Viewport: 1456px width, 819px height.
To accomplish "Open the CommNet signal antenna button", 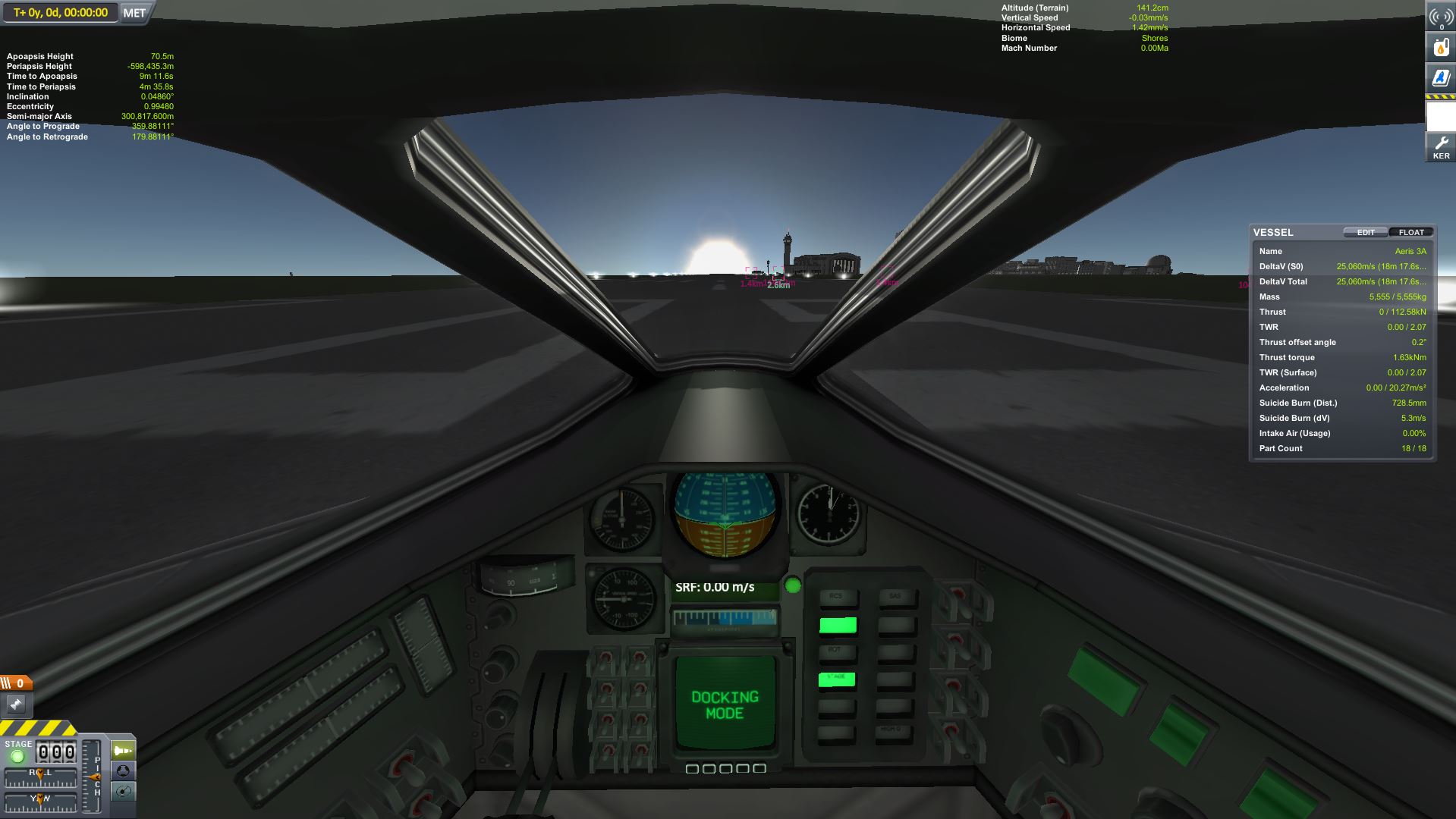I will tap(1440, 17).
